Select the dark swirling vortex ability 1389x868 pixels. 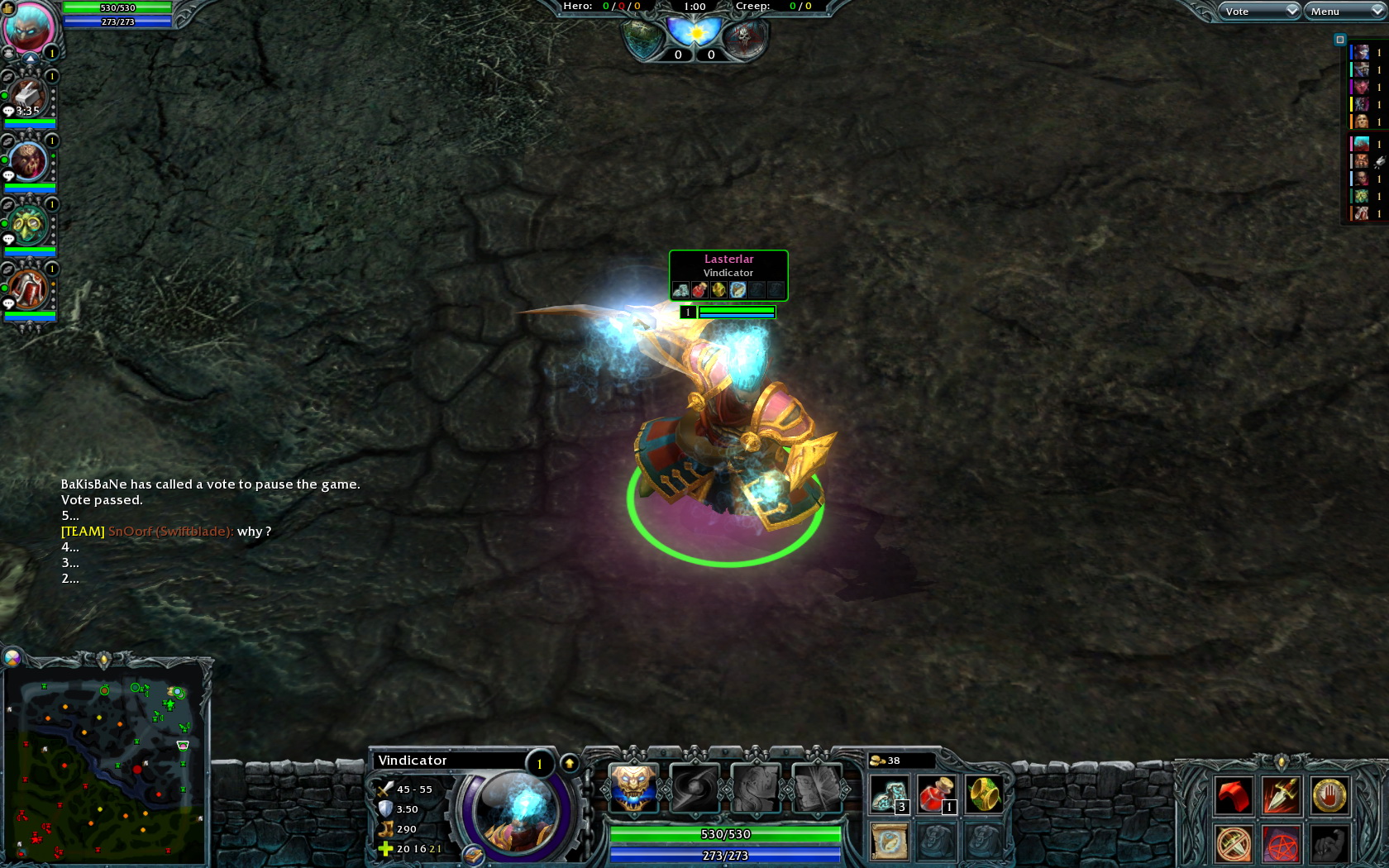point(694,787)
